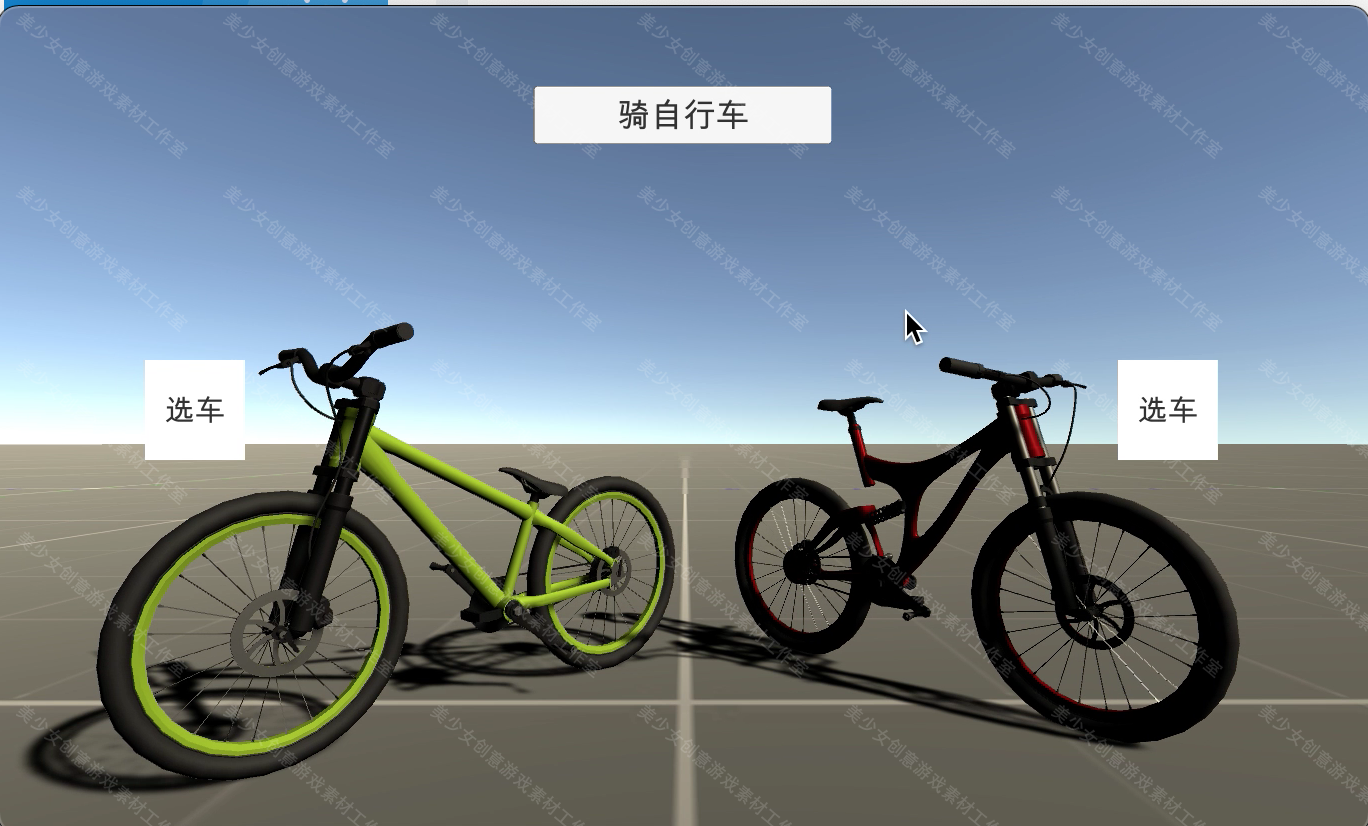Click the 骑自行车 title banner
1368x826 pixels.
(682, 114)
